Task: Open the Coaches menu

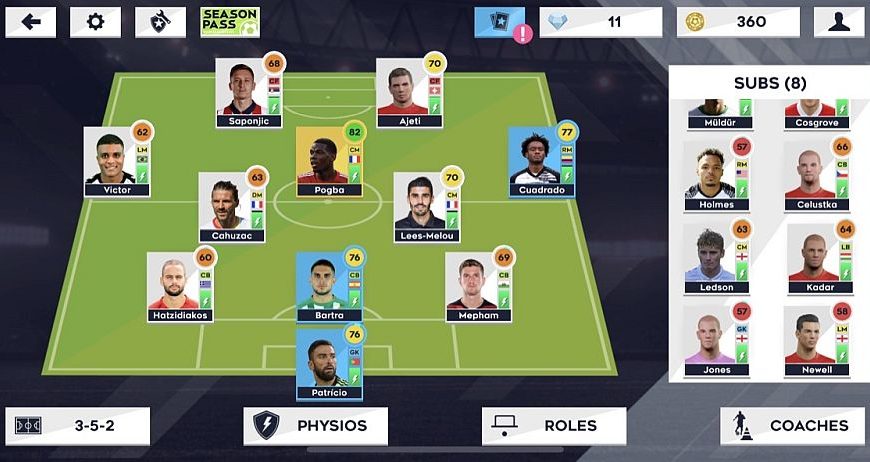Action: click(x=792, y=426)
